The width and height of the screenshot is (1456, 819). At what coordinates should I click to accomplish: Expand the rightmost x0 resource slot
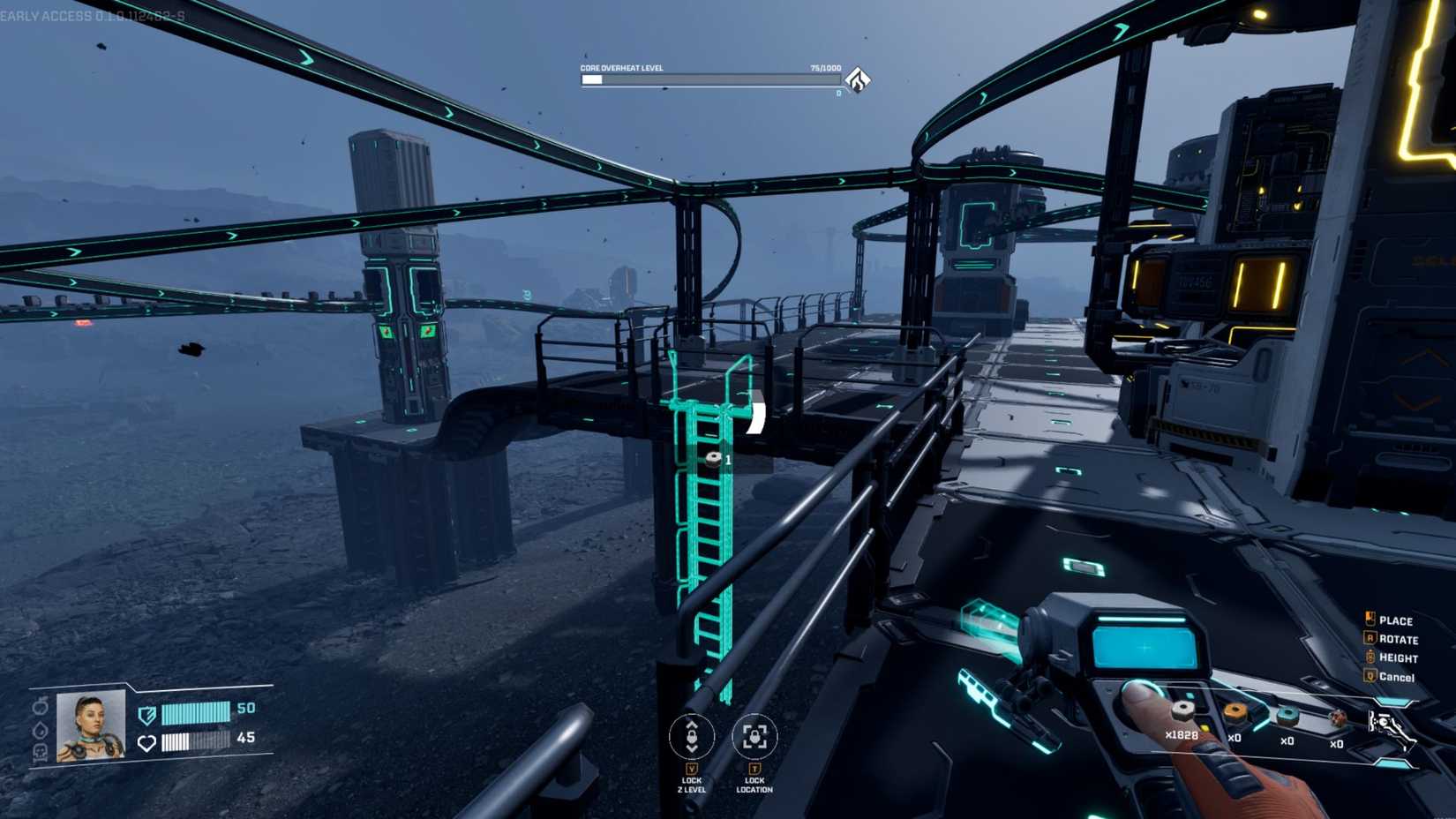[x=1340, y=718]
